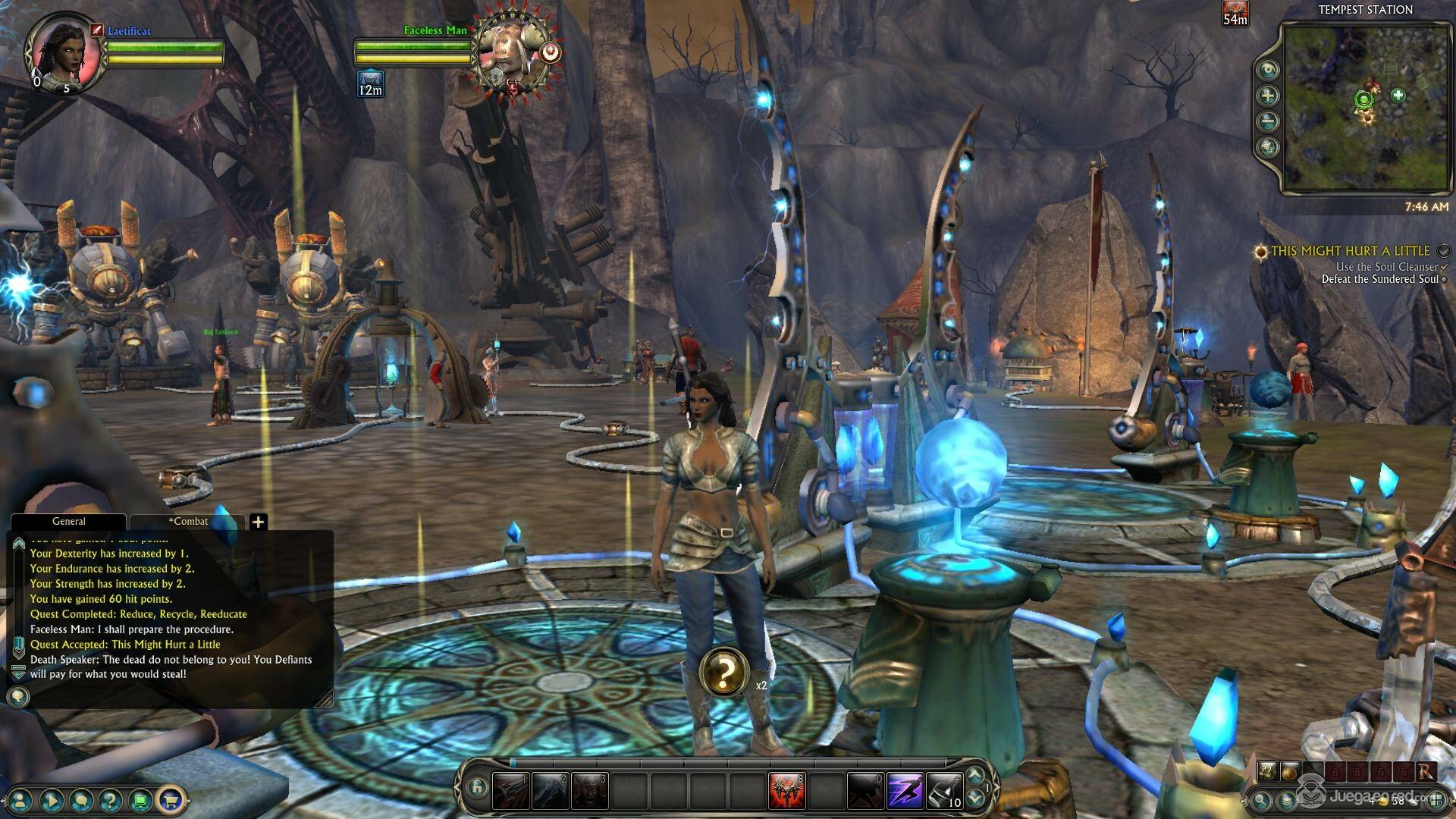Open the question mark help menu
The image size is (1456, 819).
pyautogui.click(x=111, y=800)
